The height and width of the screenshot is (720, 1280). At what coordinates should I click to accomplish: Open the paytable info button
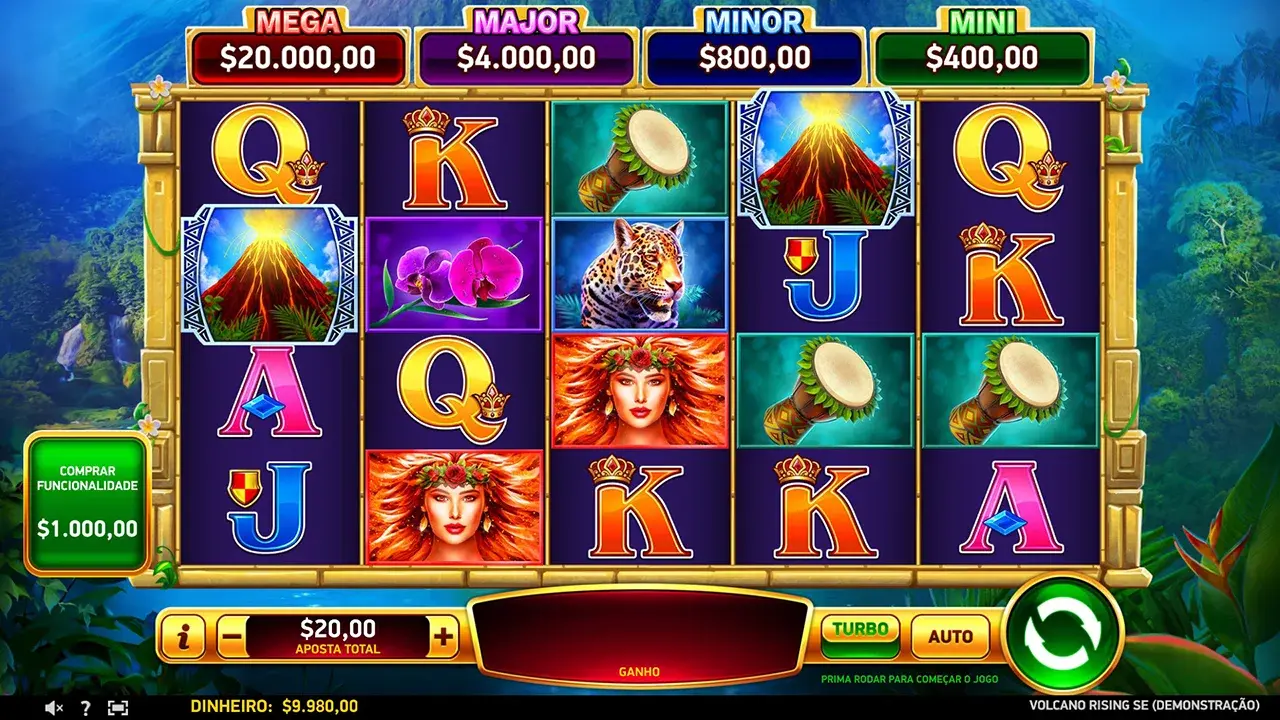pos(184,636)
